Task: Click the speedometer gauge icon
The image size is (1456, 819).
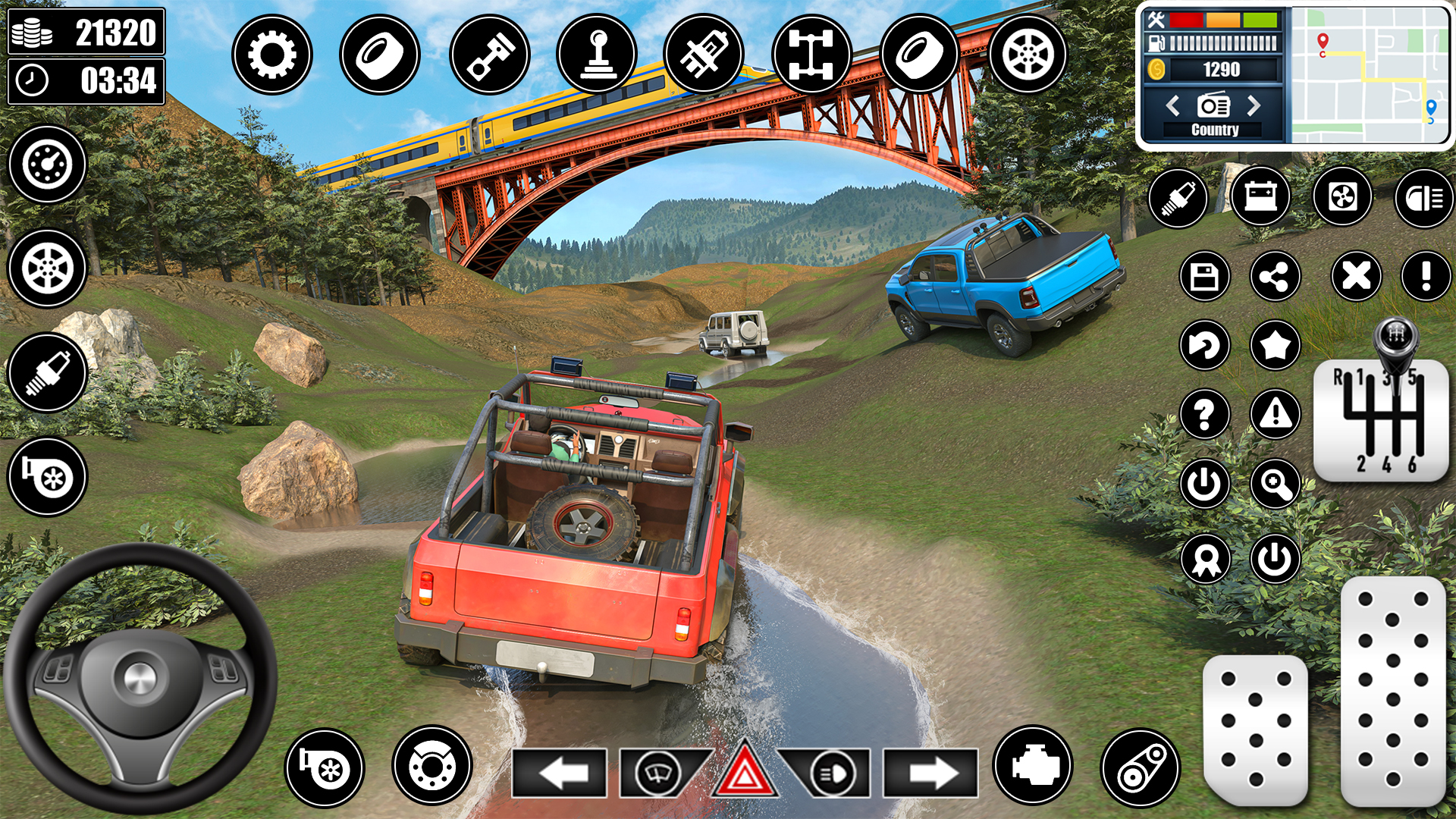Action: (47, 164)
